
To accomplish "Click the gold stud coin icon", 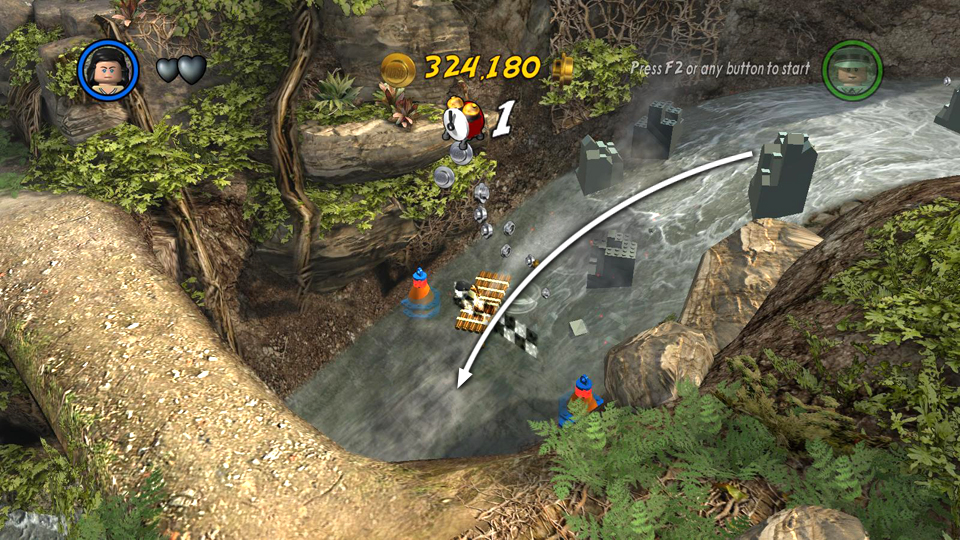I will [398, 69].
